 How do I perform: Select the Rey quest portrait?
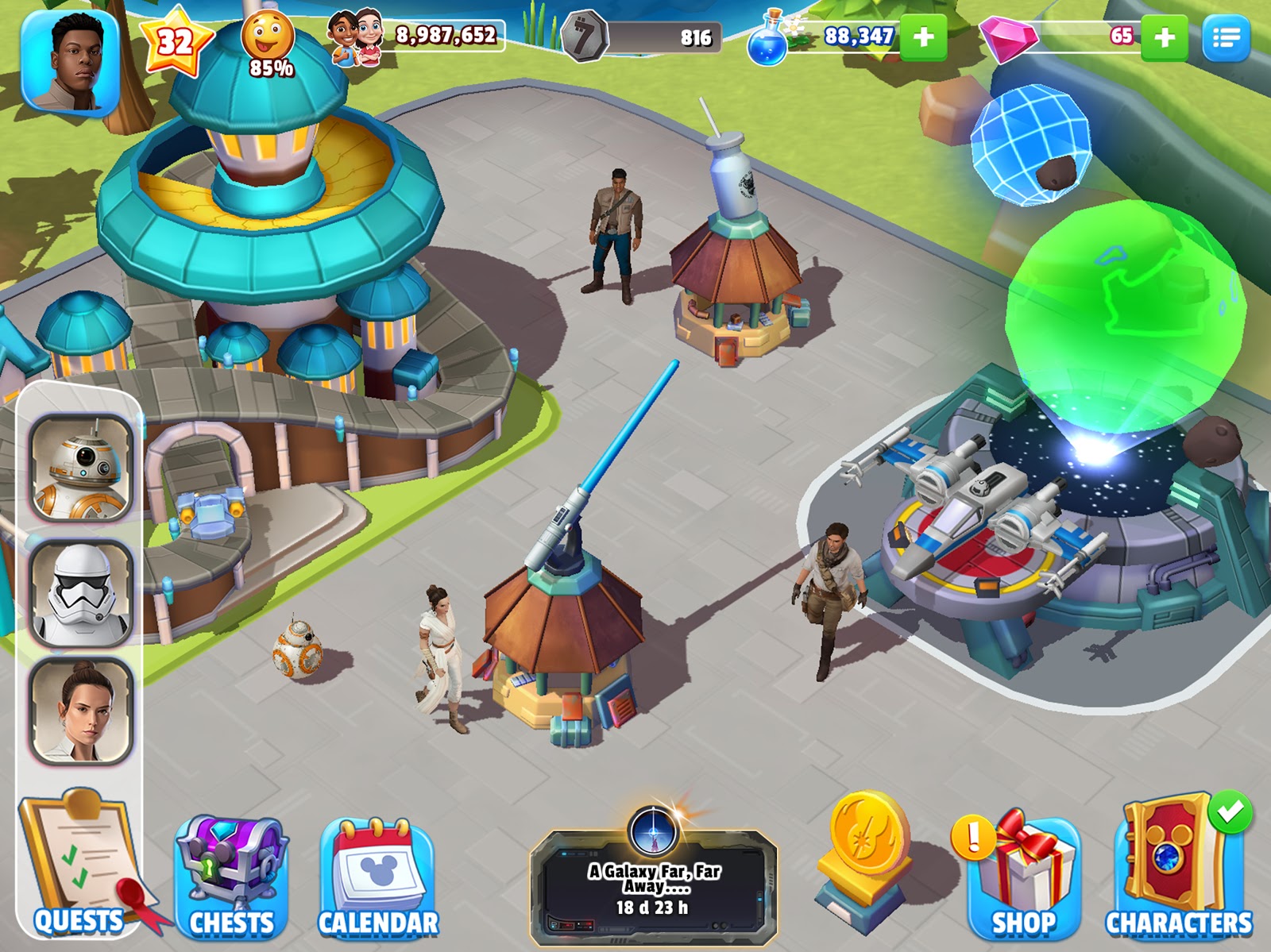click(x=81, y=711)
